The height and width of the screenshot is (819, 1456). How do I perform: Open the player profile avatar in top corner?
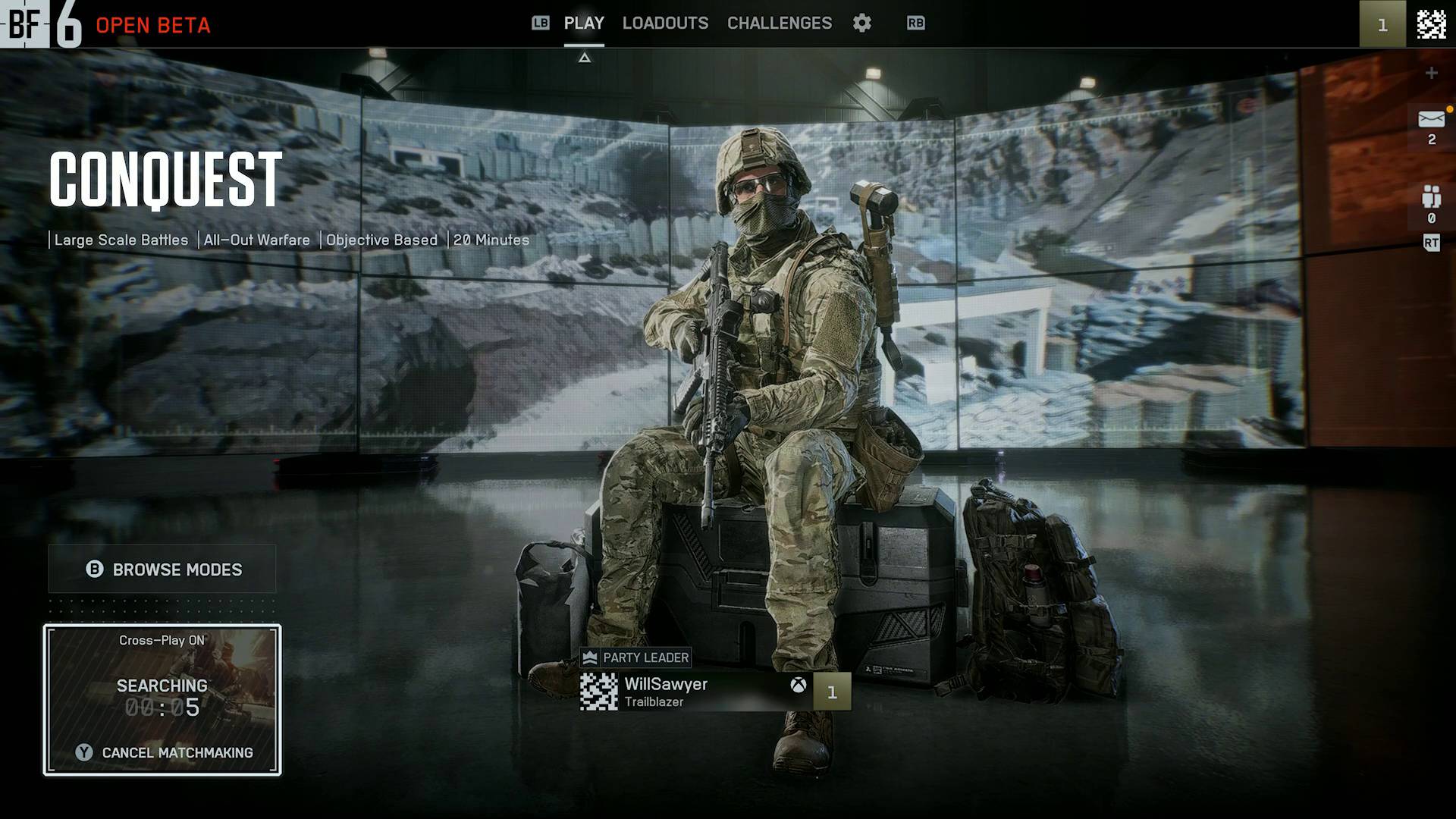coord(1431,24)
